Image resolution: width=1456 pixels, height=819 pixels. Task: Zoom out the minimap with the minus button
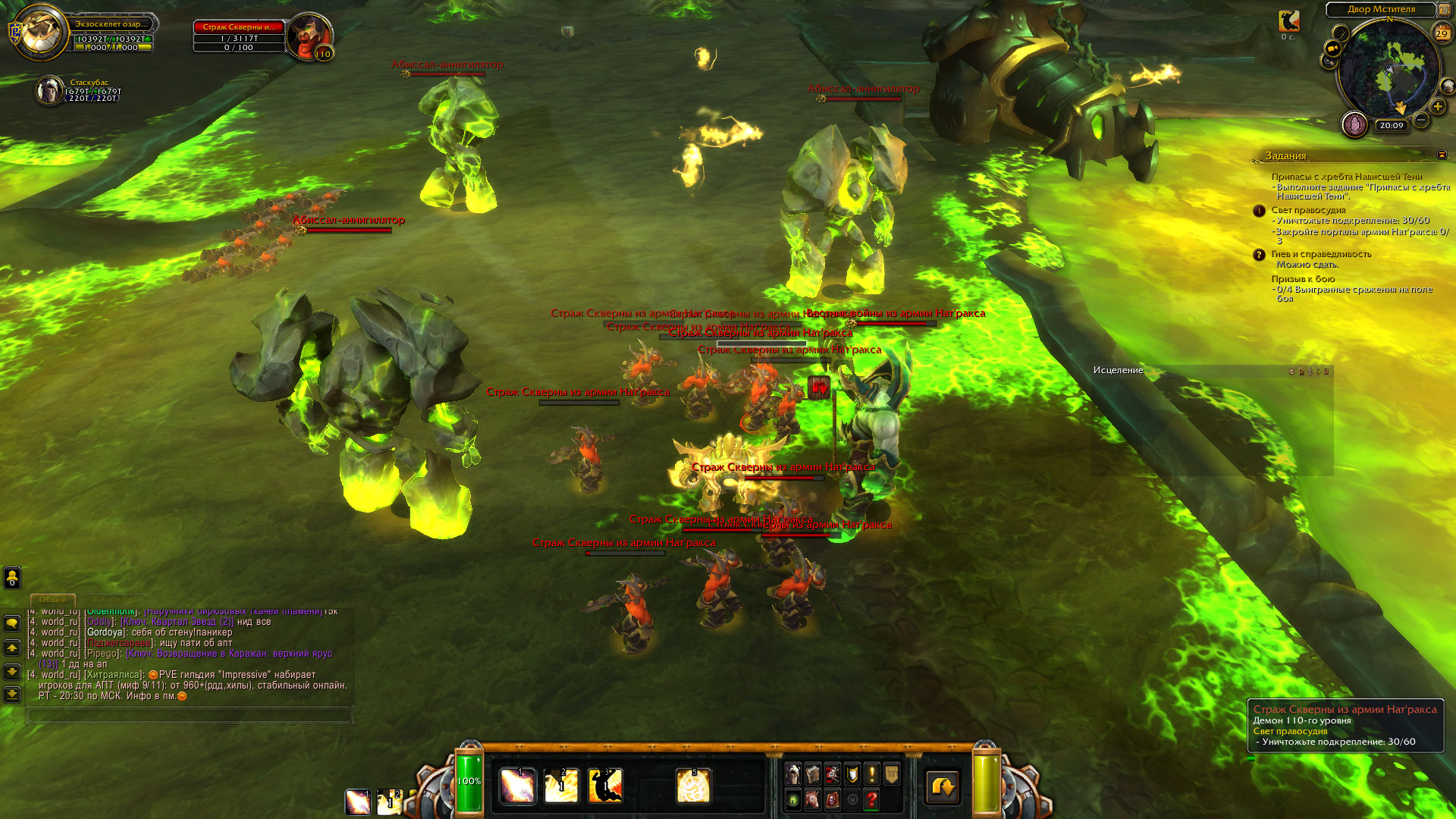[x=1421, y=120]
